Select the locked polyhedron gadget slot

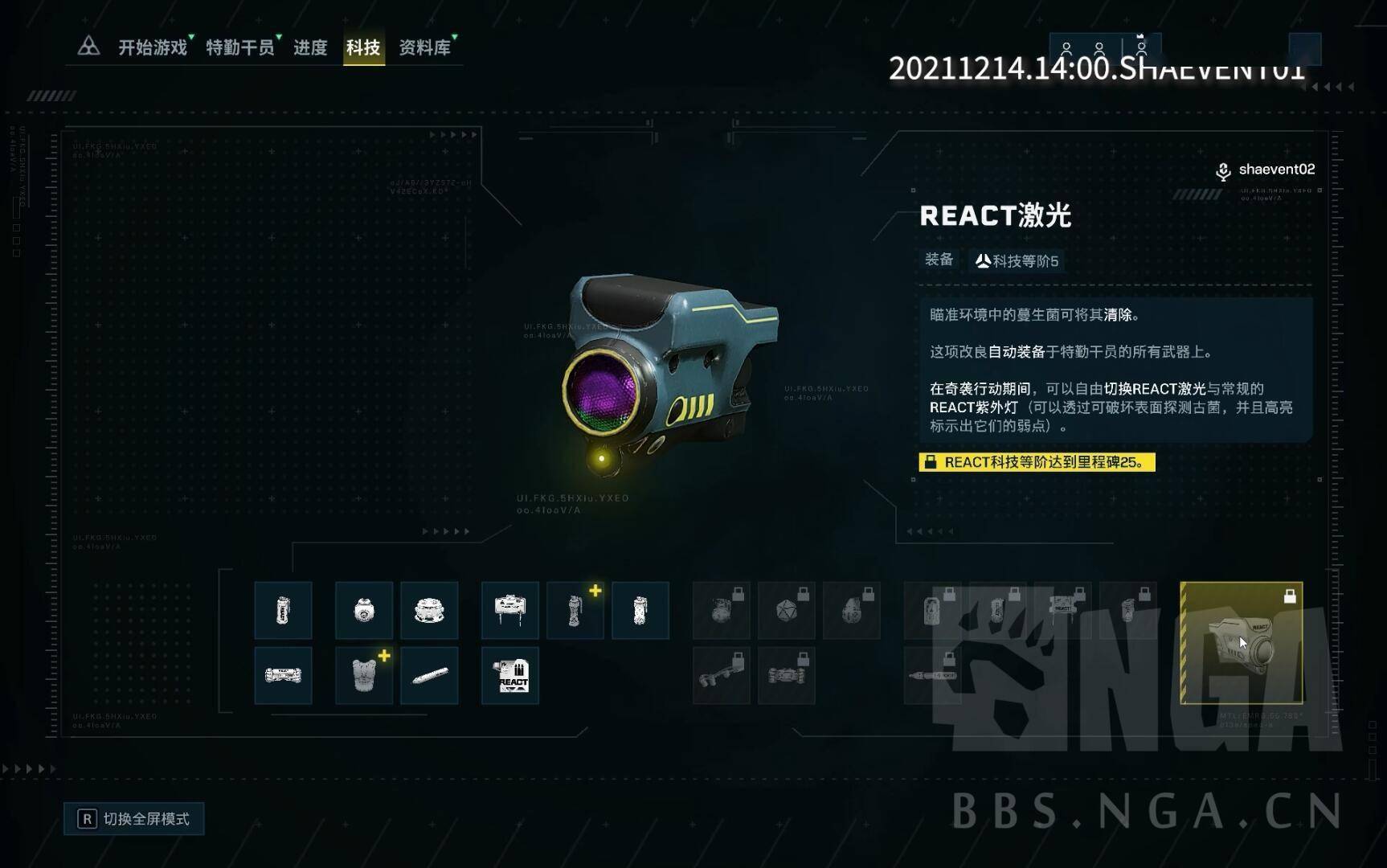coord(787,611)
